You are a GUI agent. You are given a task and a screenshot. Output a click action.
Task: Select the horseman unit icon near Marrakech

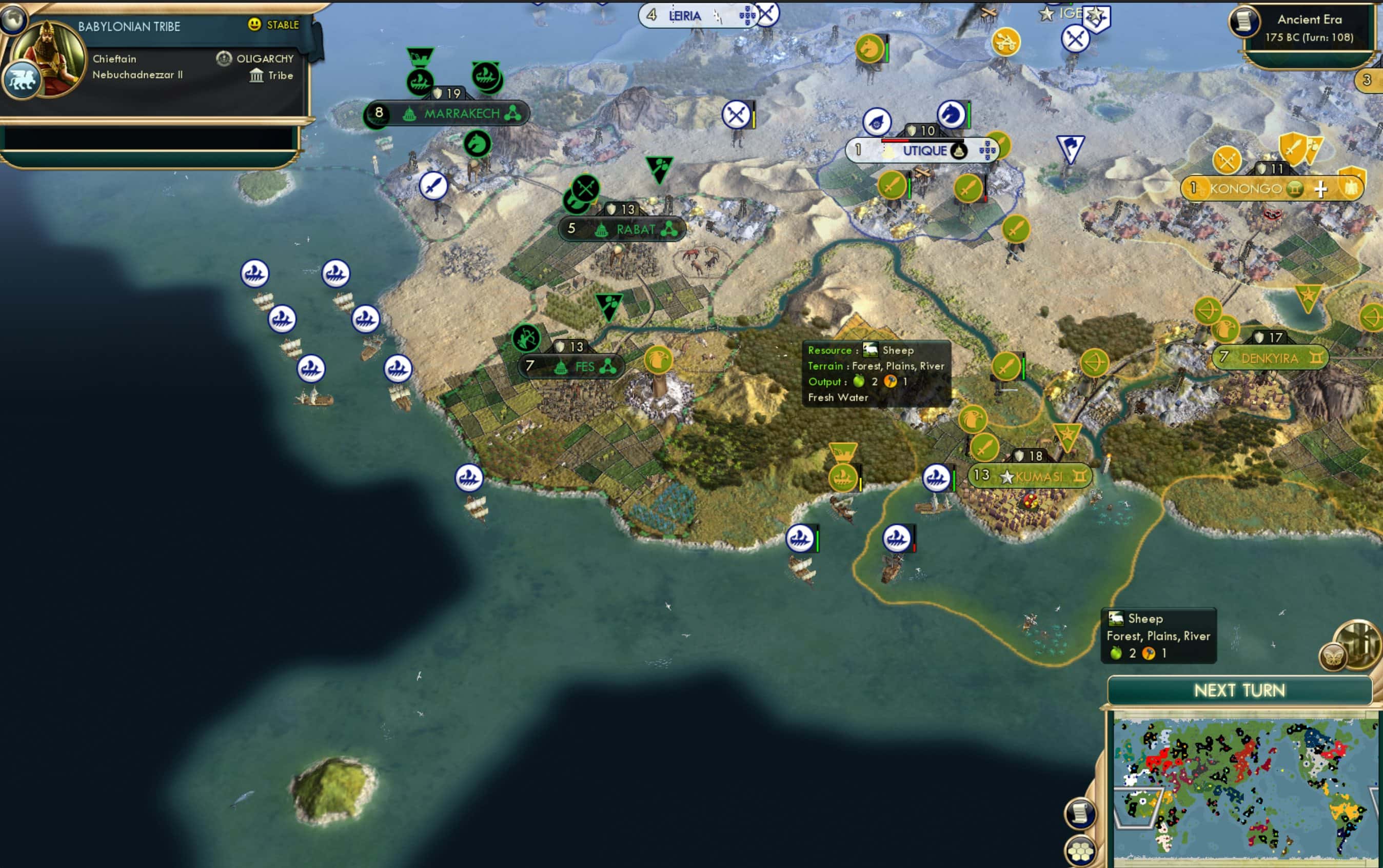tap(478, 144)
